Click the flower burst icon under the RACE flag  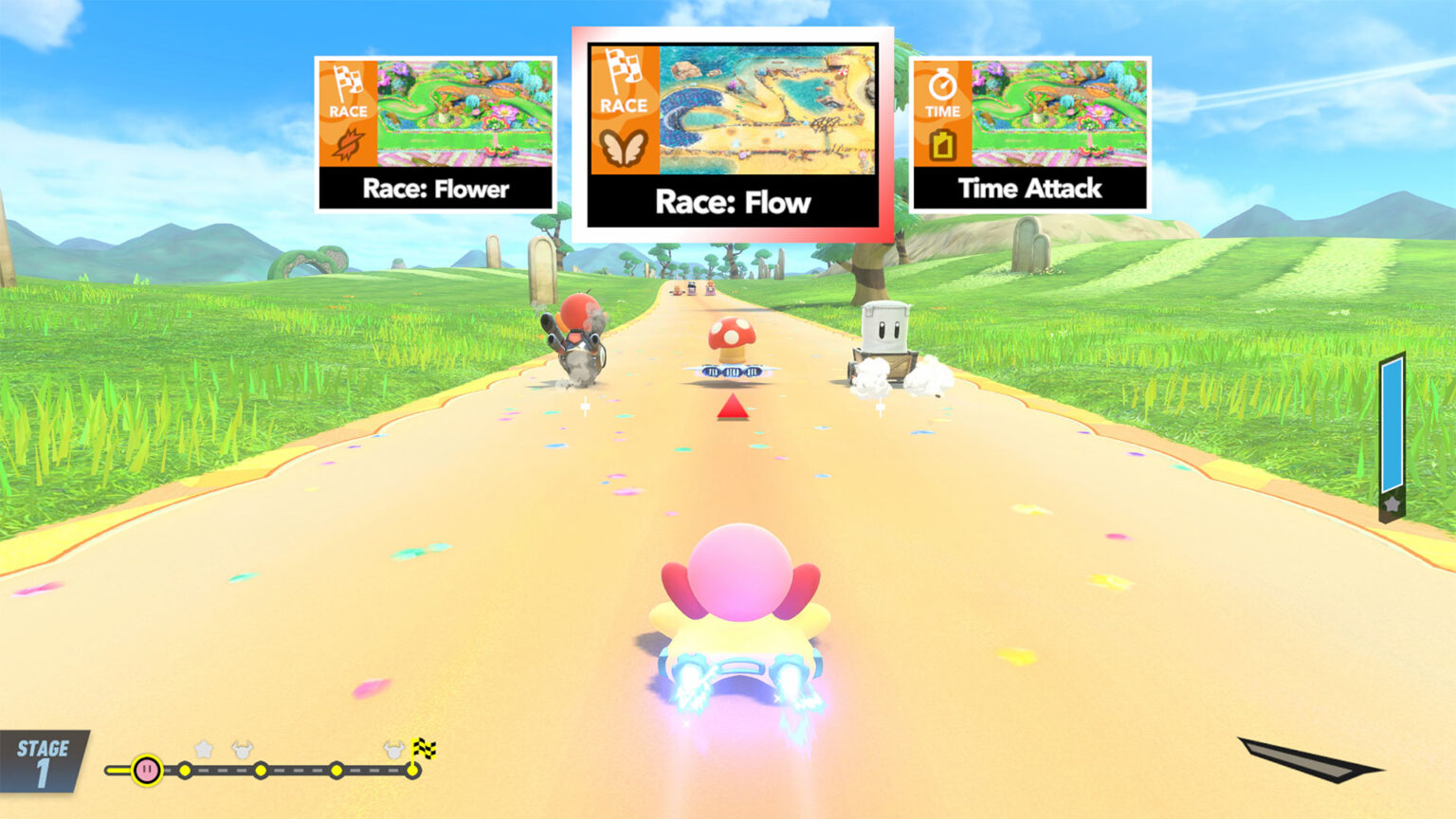pos(350,145)
